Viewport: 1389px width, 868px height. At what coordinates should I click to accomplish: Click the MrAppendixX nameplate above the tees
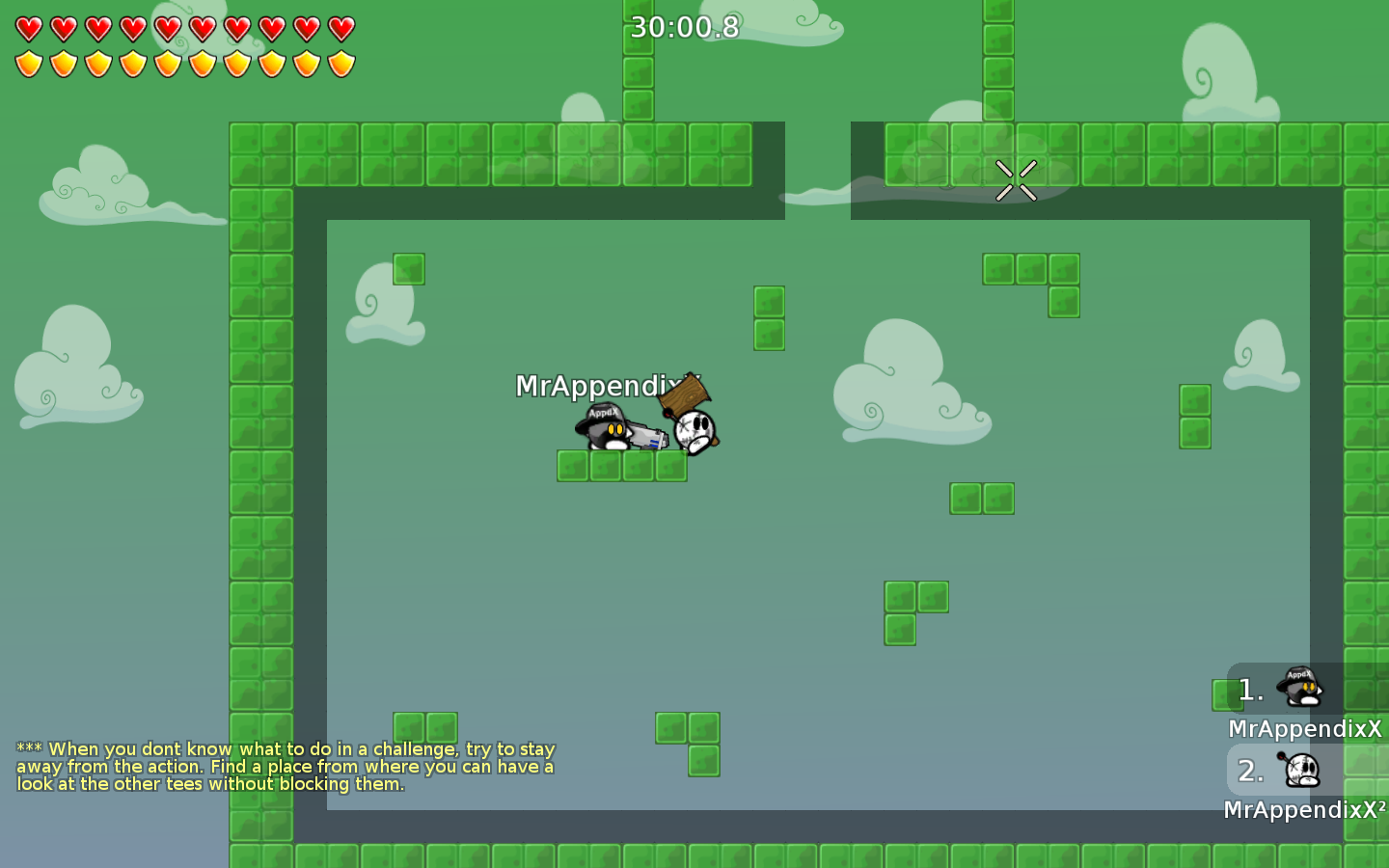click(603, 386)
